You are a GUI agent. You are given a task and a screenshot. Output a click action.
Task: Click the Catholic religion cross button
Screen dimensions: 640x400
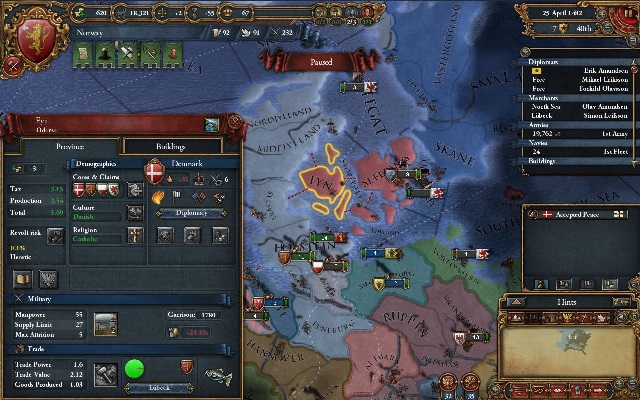[135, 236]
